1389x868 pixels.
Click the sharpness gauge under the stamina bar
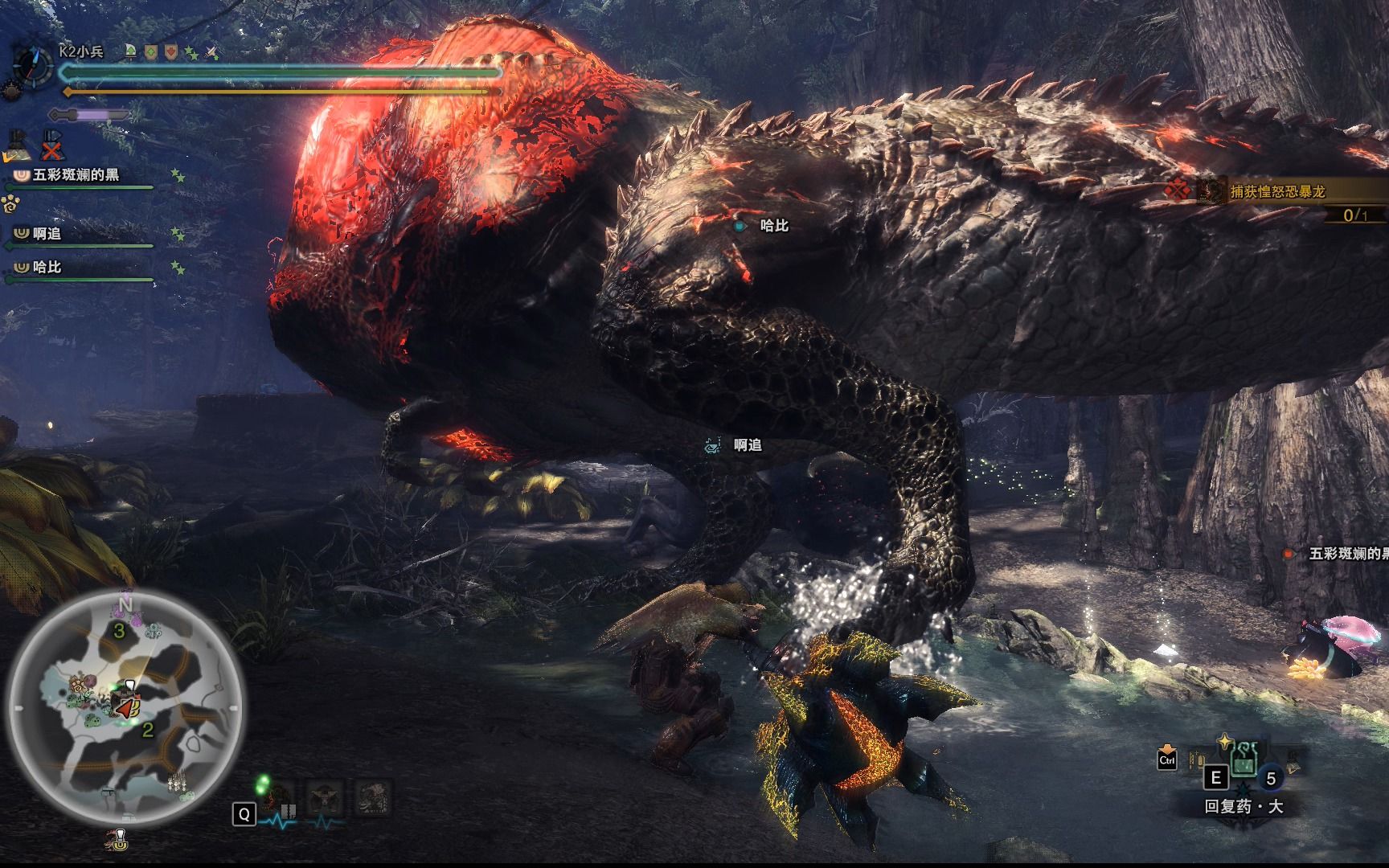88,115
